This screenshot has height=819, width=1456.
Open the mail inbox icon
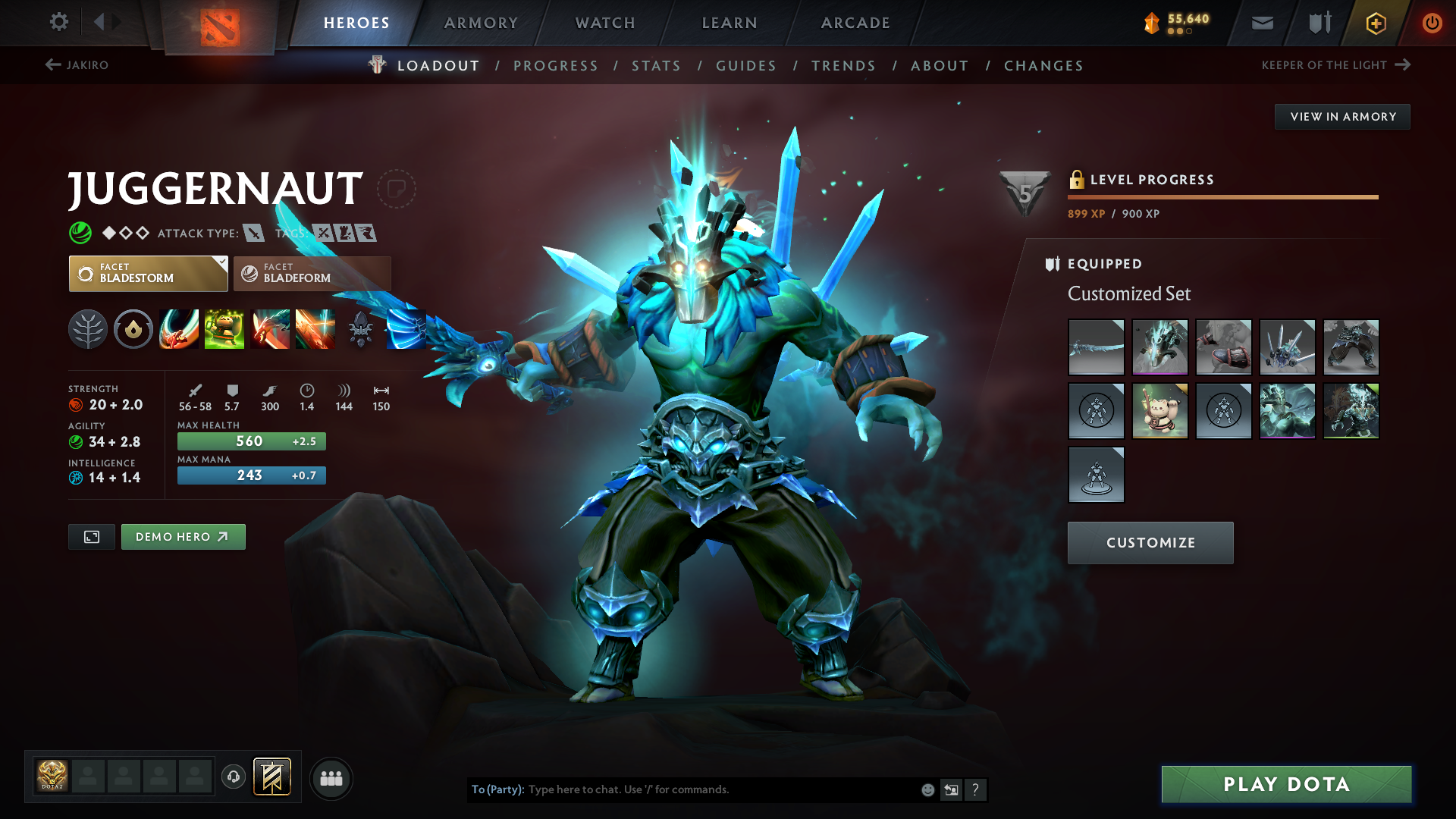point(1261,23)
